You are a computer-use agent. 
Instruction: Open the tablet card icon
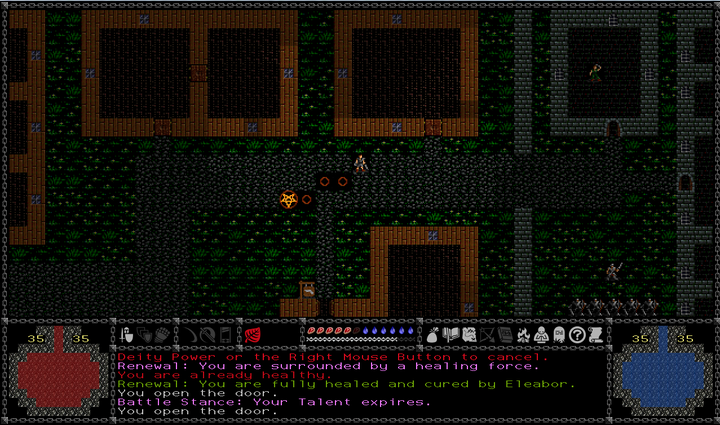pyautogui.click(x=225, y=334)
